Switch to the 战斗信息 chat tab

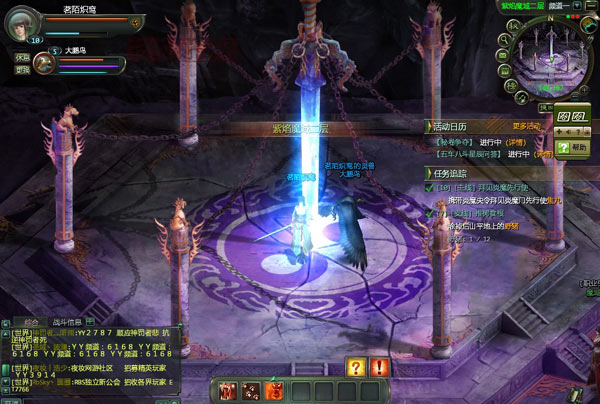65,322
